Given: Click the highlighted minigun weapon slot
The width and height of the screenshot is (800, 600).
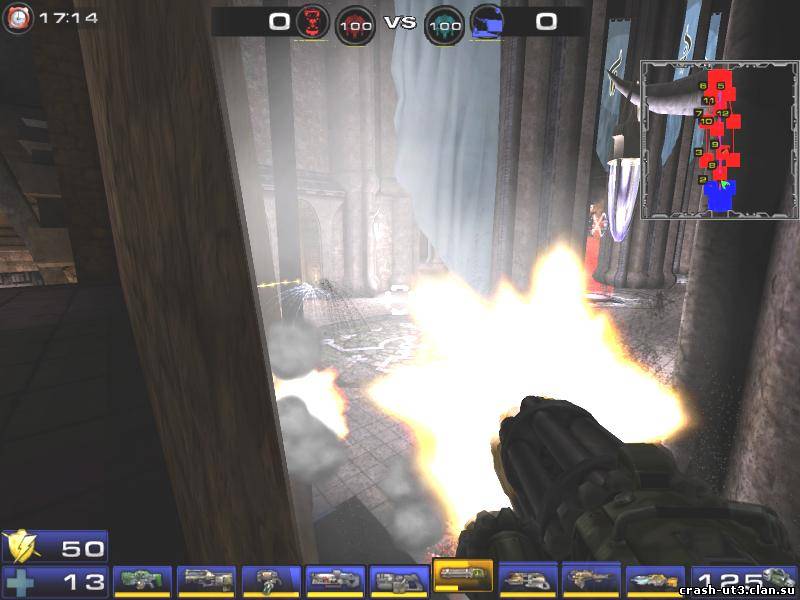Looking at the screenshot, I should click(x=463, y=576).
